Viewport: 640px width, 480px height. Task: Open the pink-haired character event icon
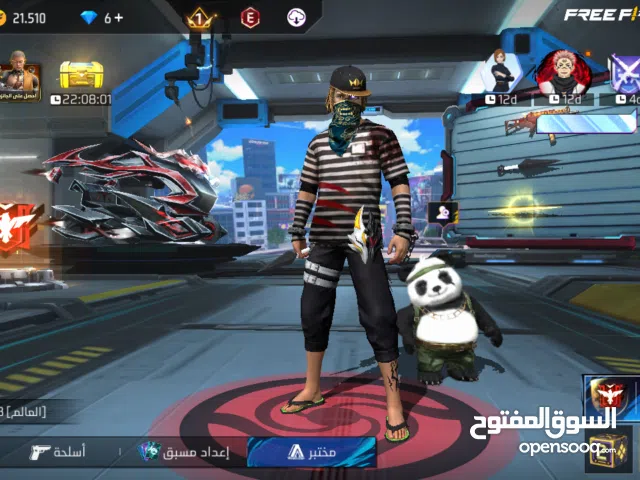point(560,73)
